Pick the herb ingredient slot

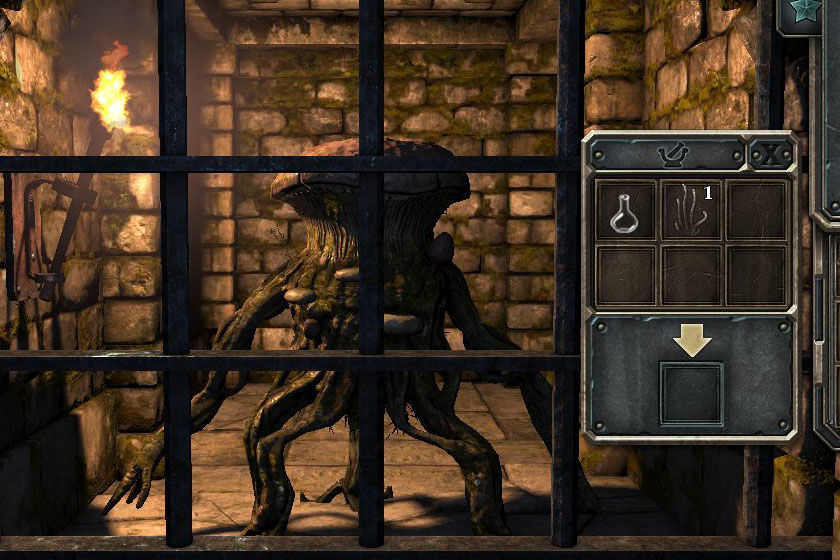[691, 210]
